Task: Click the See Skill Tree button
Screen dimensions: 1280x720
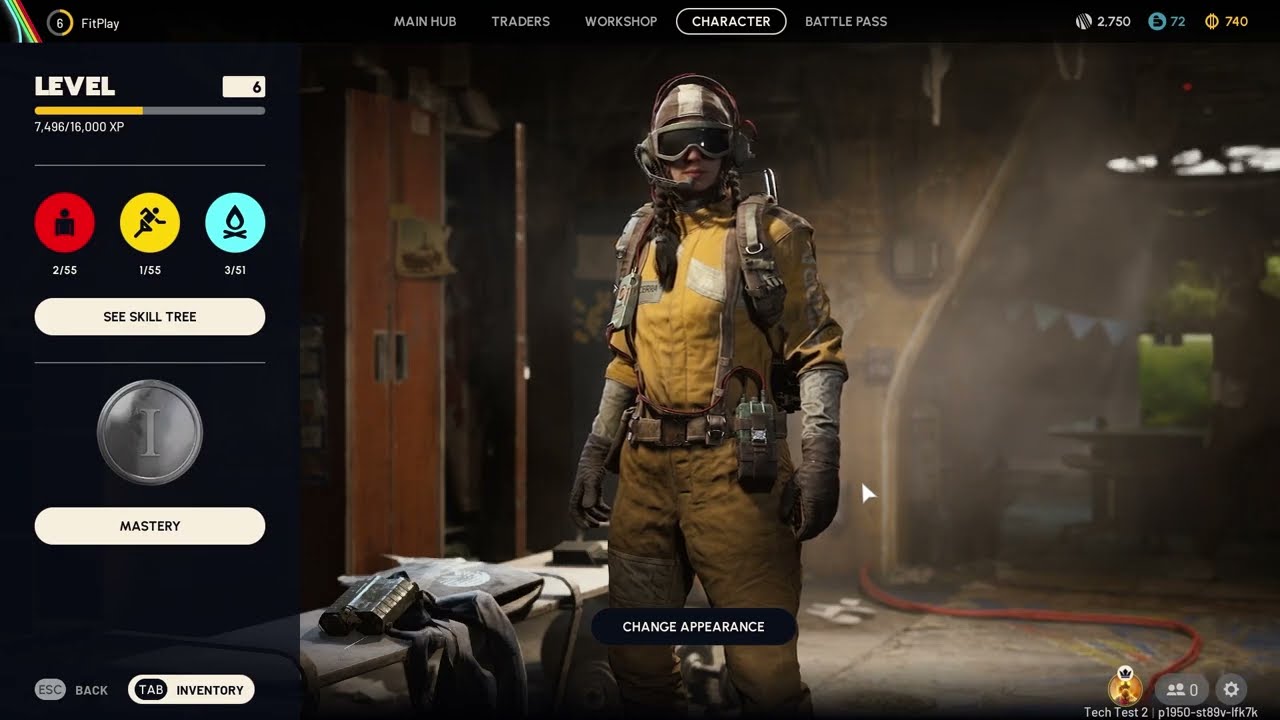Action: [150, 317]
